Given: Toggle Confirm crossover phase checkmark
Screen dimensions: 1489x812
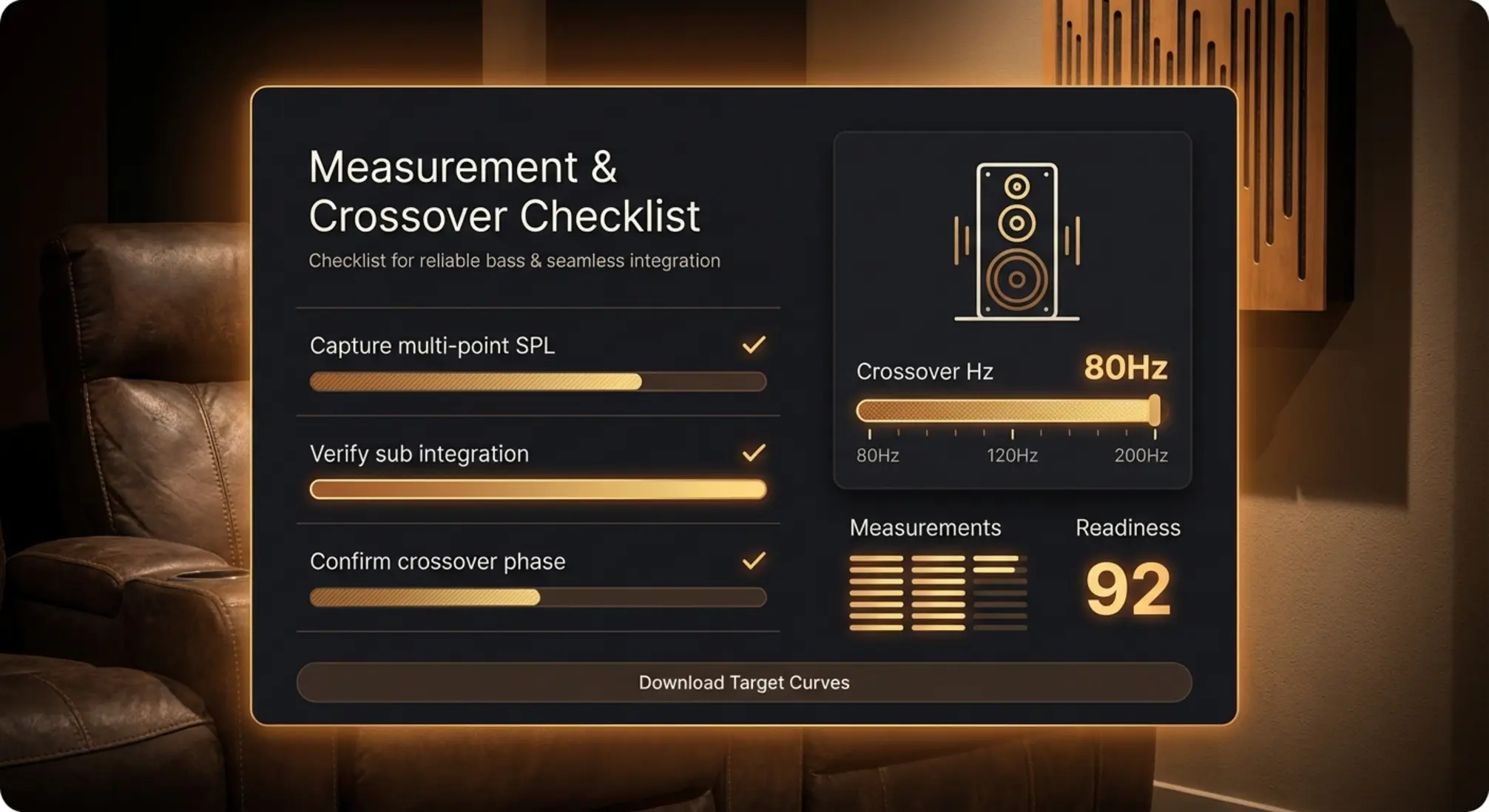Looking at the screenshot, I should coord(752,559).
